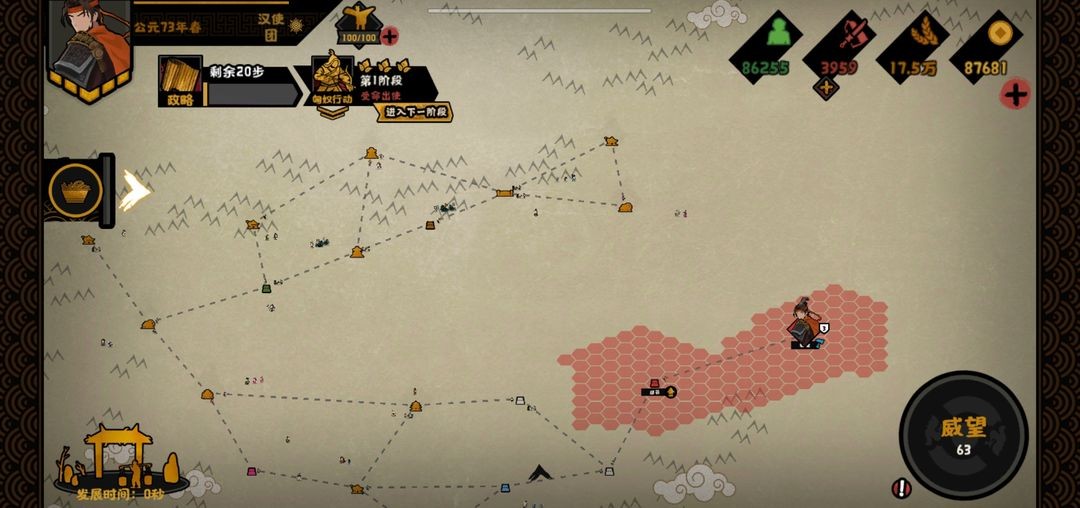The width and height of the screenshot is (1080, 508).
Task: Select the red army troops icon
Action: click(850, 34)
